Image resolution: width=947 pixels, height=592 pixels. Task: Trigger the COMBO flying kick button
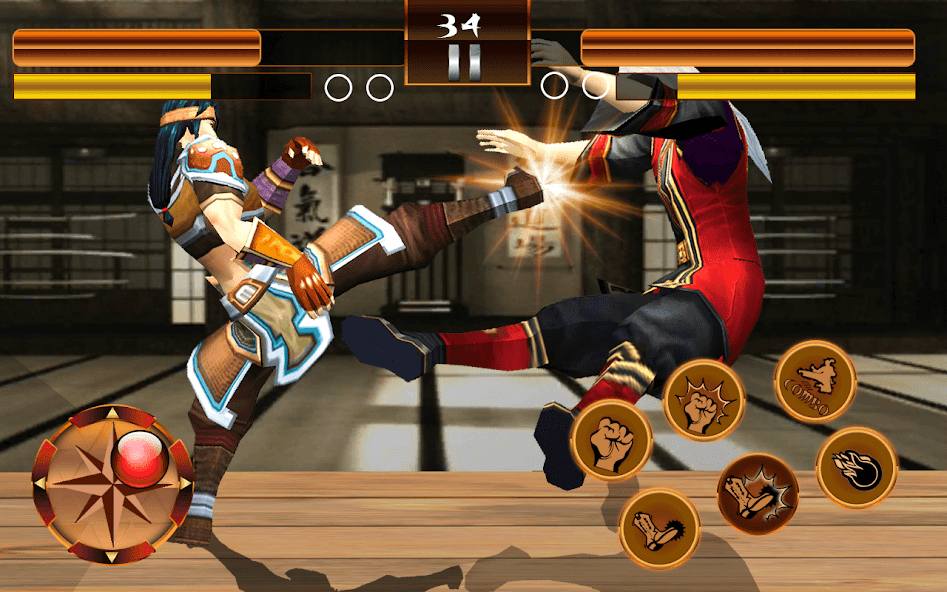click(x=815, y=381)
